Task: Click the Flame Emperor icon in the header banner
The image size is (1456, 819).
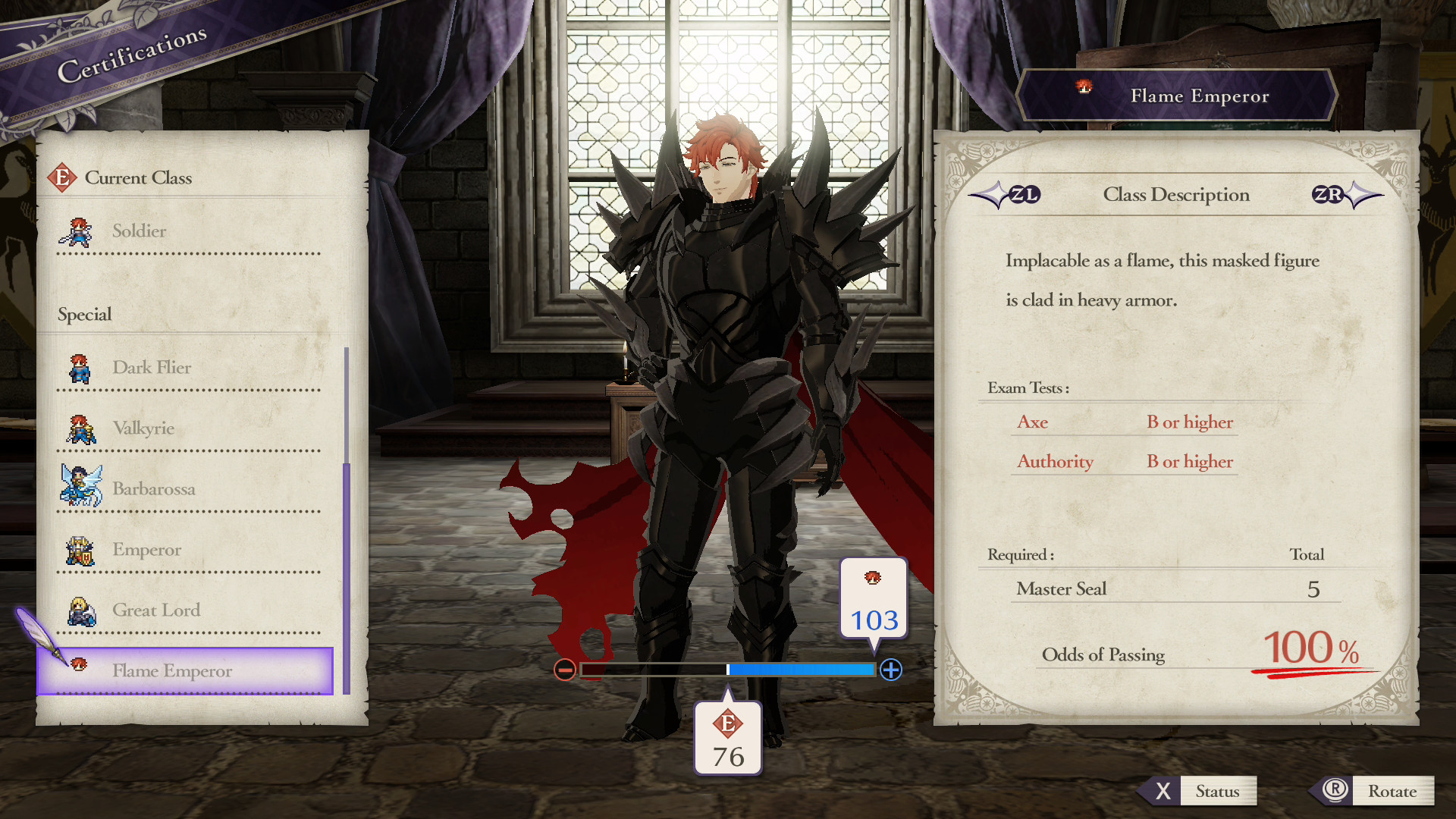Action: point(1083,88)
